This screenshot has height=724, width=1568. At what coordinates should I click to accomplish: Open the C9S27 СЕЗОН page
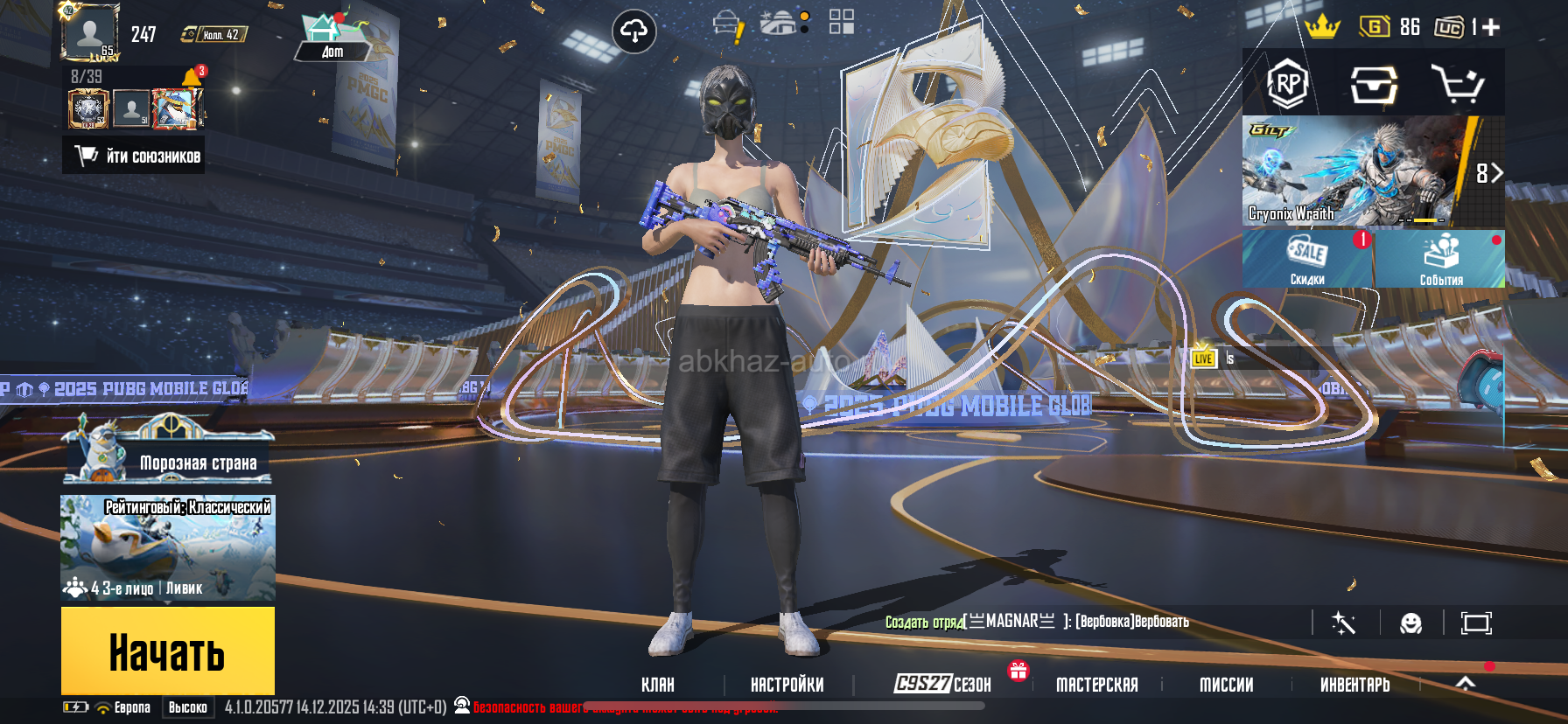tap(942, 684)
